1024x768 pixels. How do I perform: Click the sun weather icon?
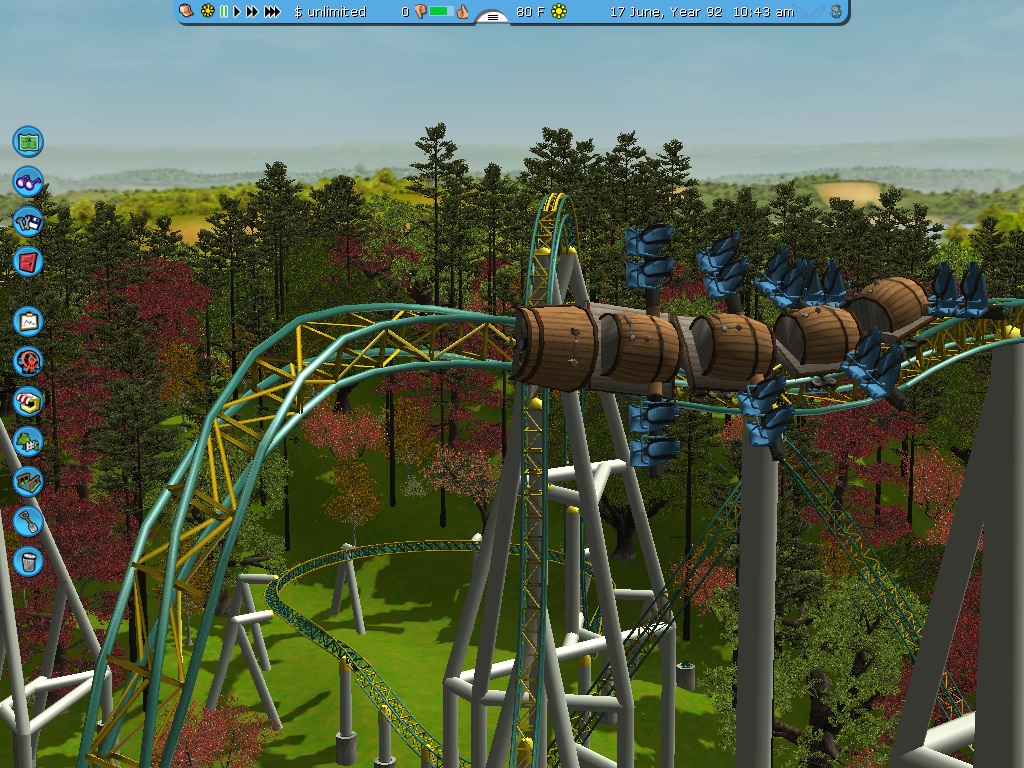[x=559, y=12]
